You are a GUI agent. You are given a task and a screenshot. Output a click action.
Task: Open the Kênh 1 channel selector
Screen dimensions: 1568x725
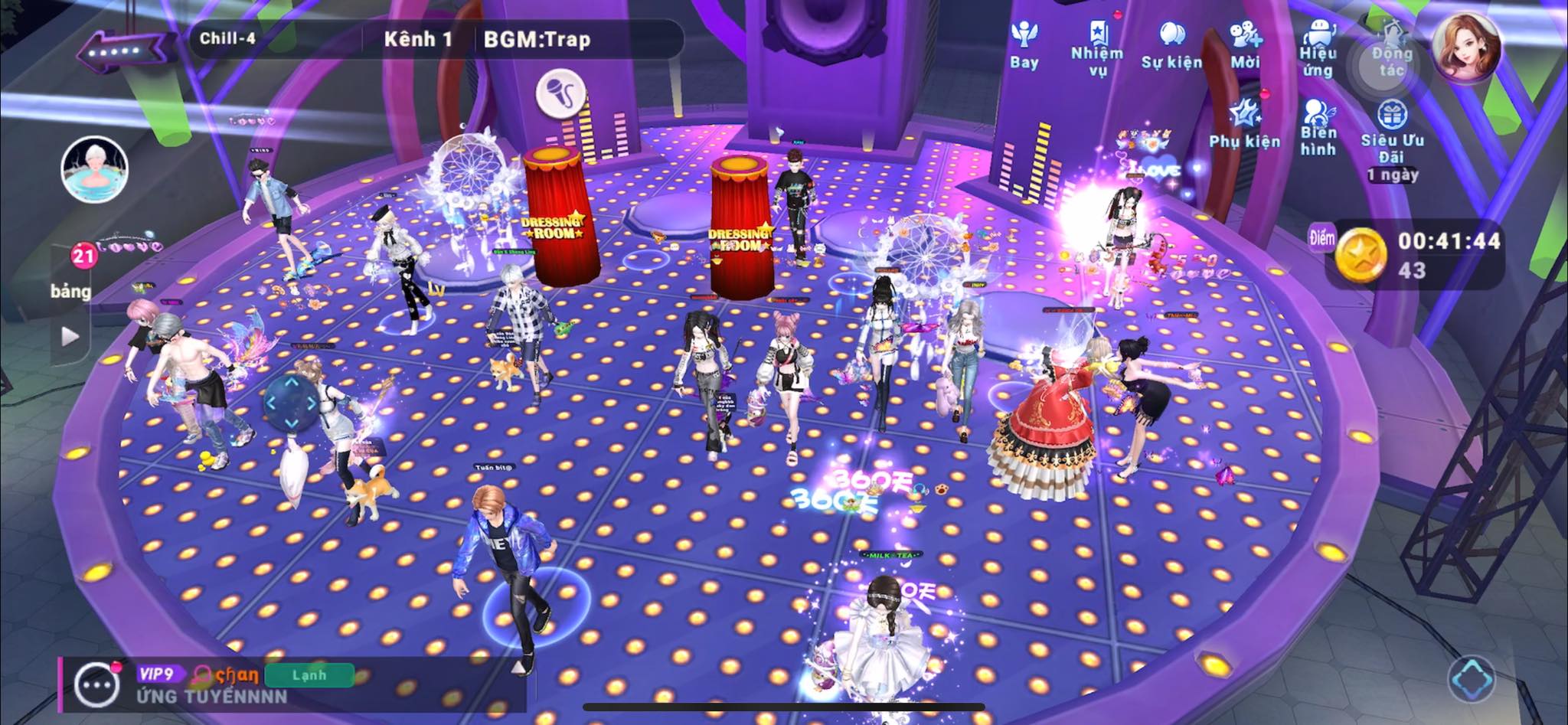(x=418, y=39)
